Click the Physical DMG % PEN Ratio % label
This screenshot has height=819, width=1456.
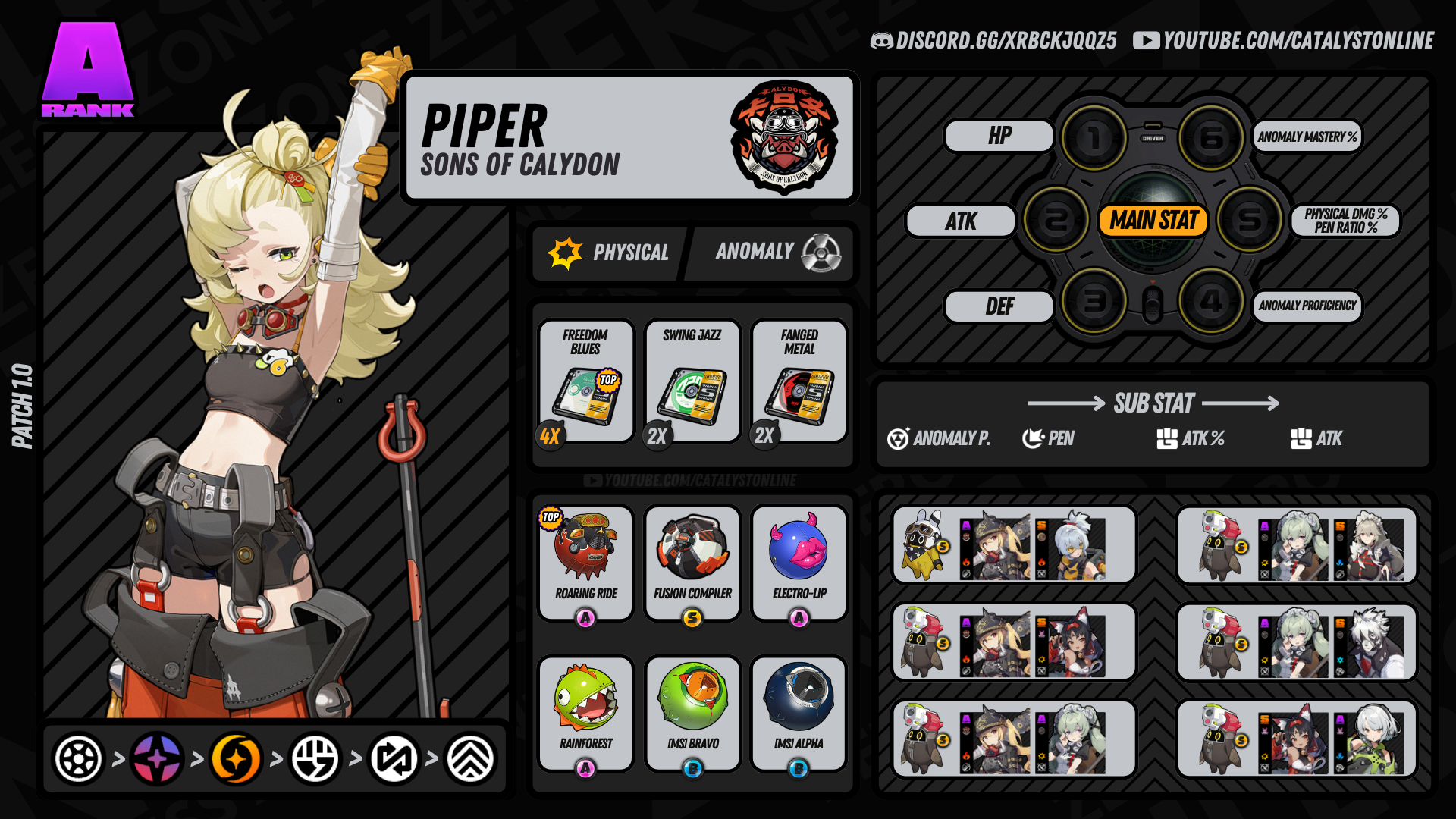tap(1345, 221)
